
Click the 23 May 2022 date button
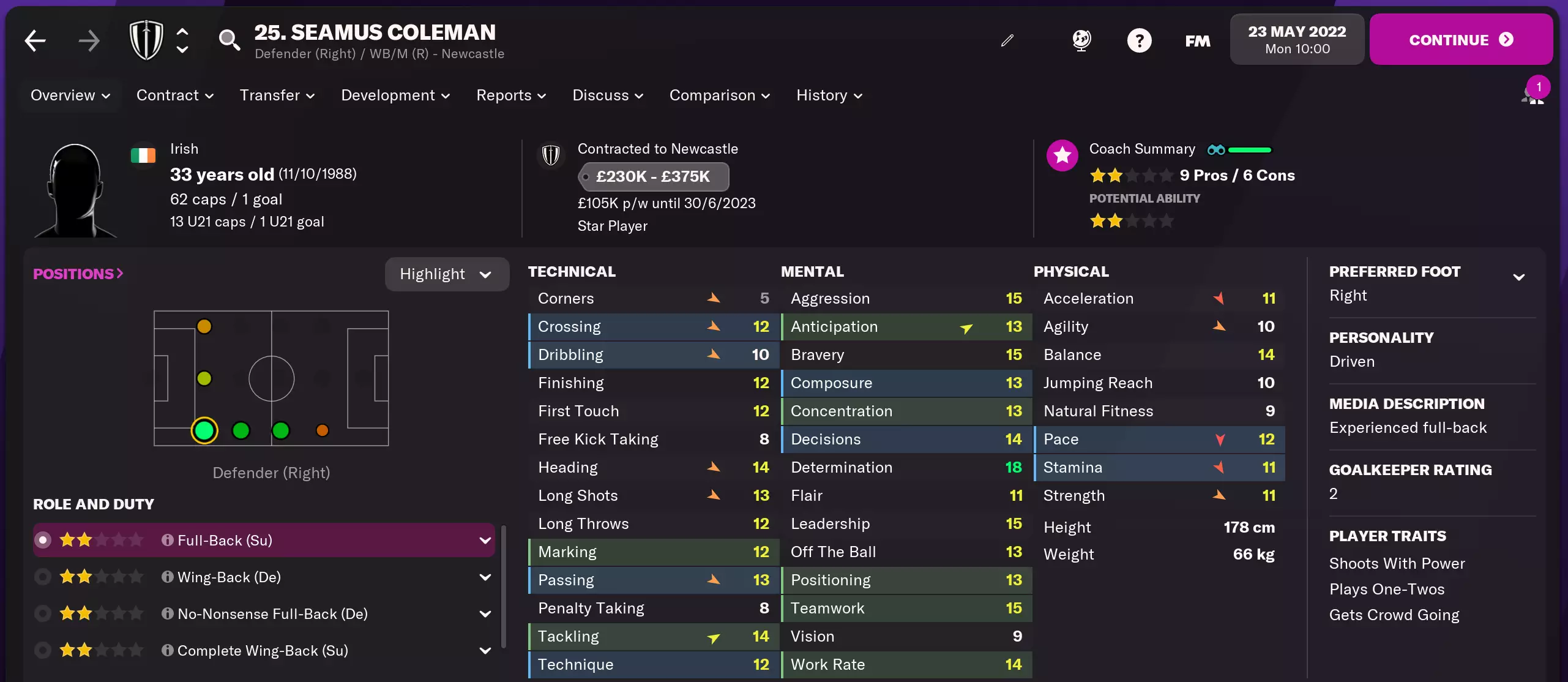[x=1297, y=40]
